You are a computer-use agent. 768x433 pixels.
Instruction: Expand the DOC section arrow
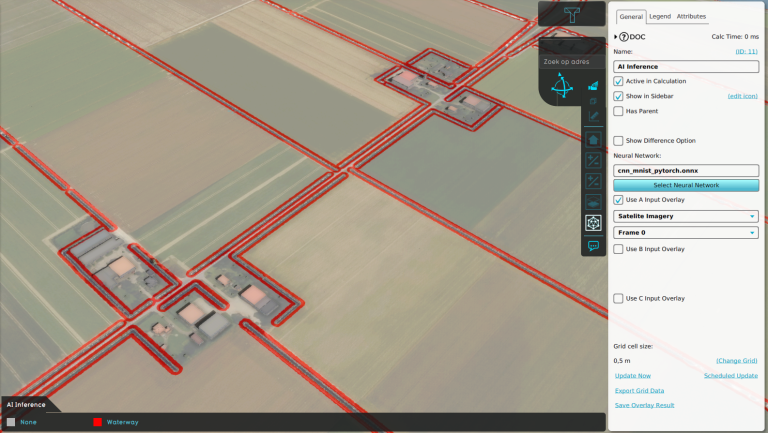point(617,37)
